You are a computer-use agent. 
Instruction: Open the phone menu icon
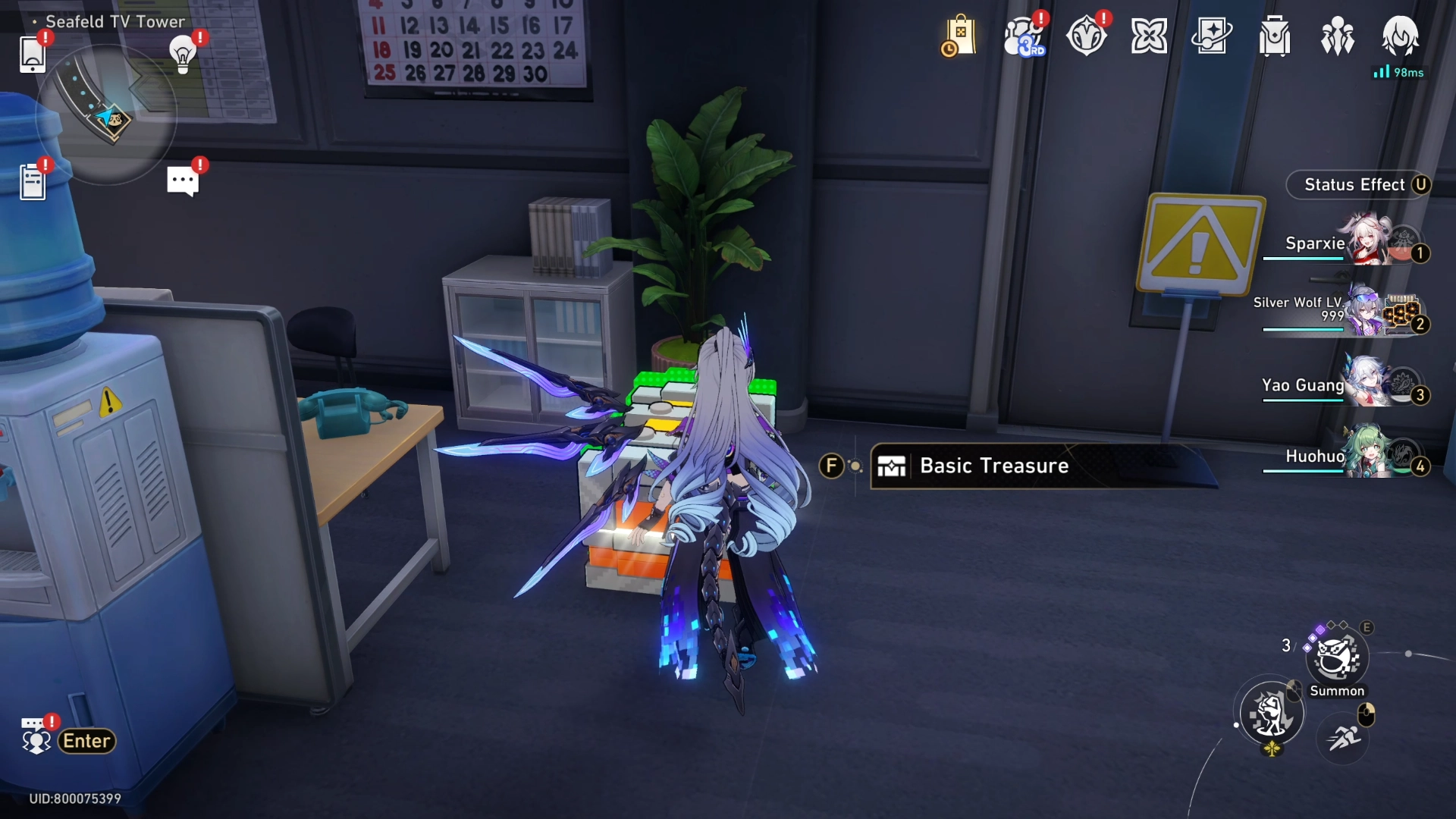tap(33, 54)
